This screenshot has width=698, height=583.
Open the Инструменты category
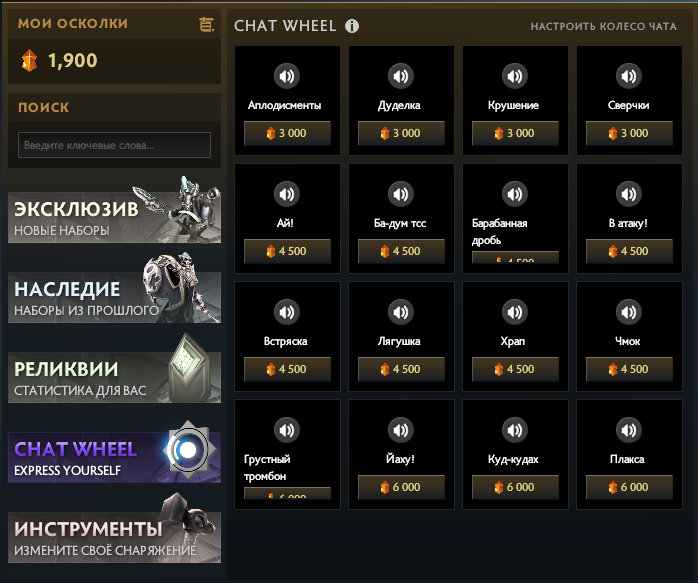coord(114,537)
